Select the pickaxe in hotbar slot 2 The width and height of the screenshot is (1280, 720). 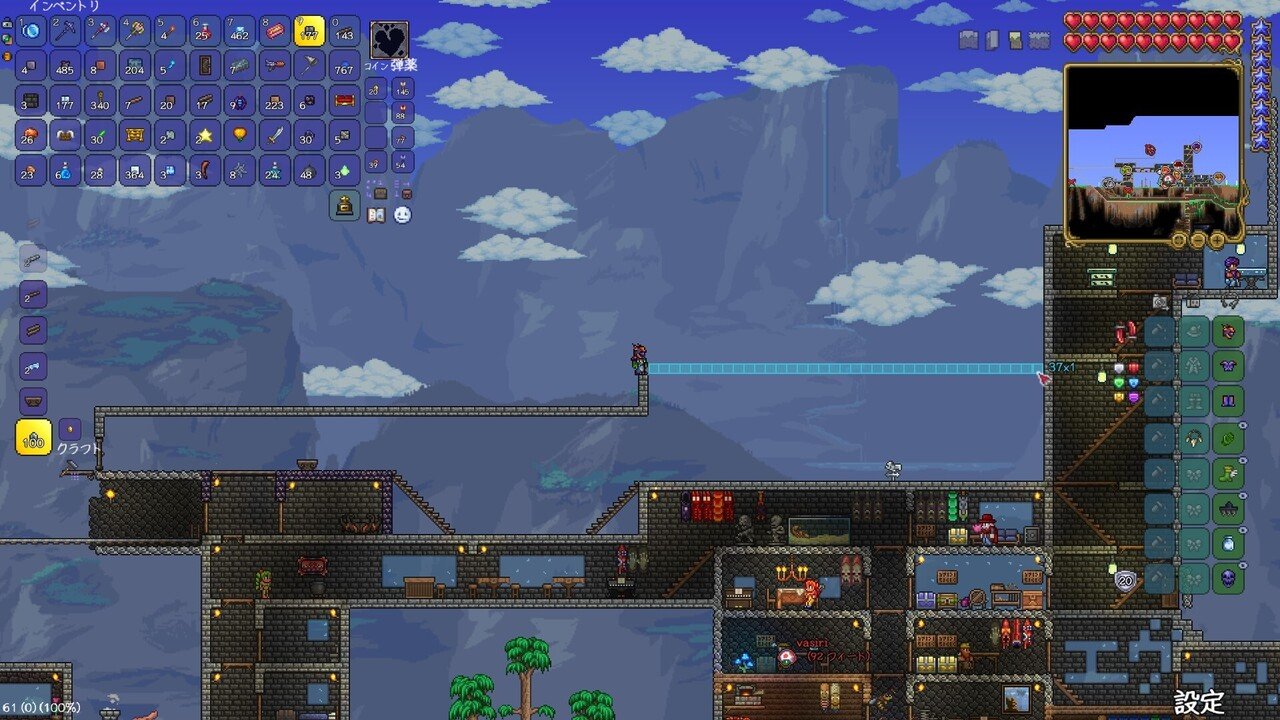pyautogui.click(x=65, y=31)
